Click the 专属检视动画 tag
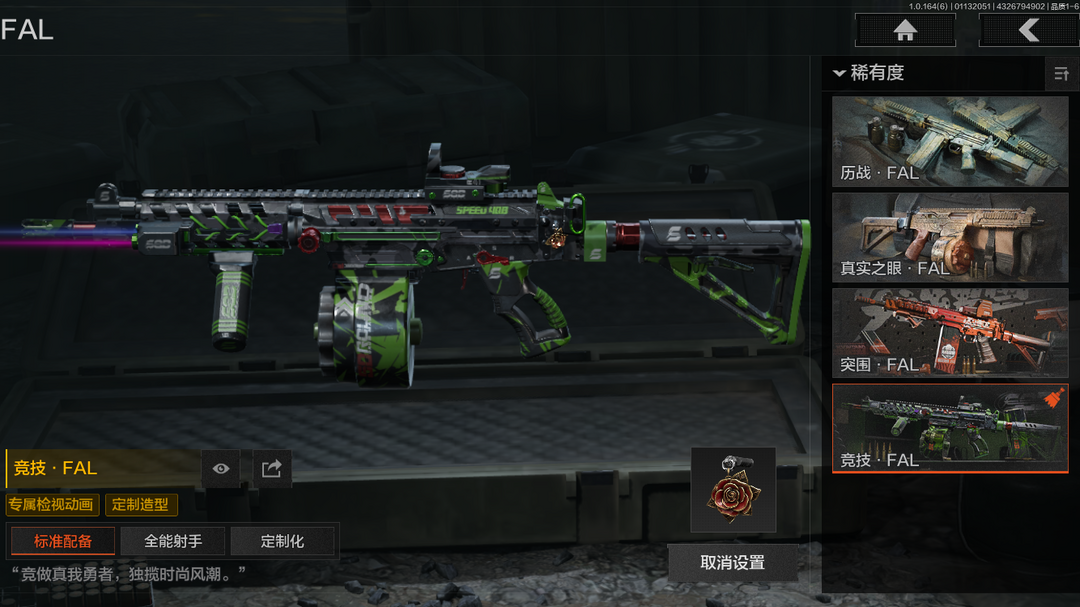The height and width of the screenshot is (607, 1080). point(53,505)
